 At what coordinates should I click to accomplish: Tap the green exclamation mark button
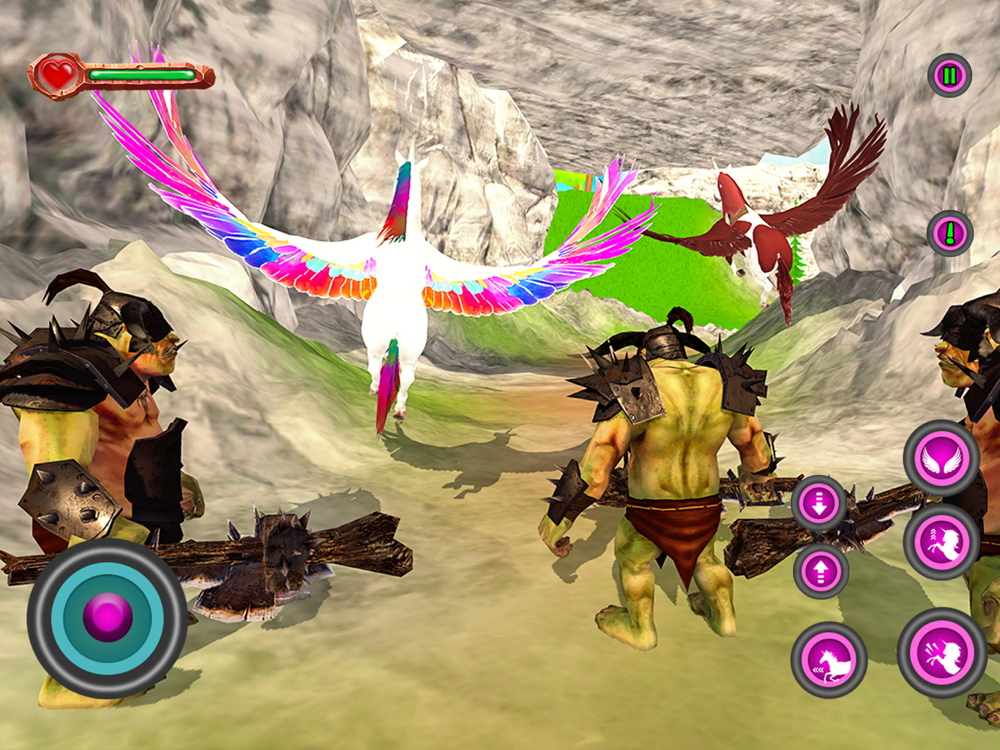click(x=949, y=234)
